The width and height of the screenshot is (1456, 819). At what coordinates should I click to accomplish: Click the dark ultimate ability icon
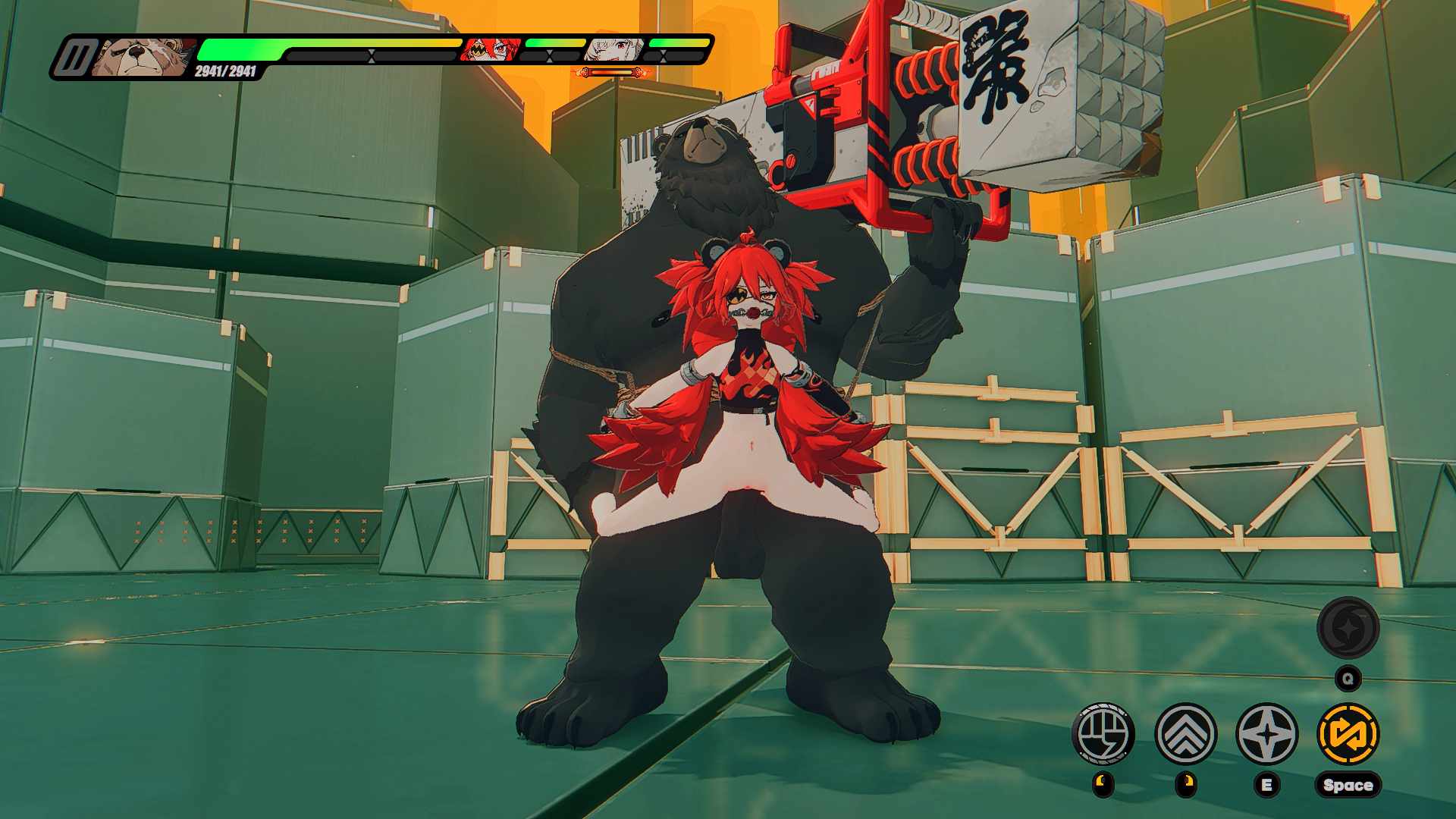pyautogui.click(x=1348, y=628)
